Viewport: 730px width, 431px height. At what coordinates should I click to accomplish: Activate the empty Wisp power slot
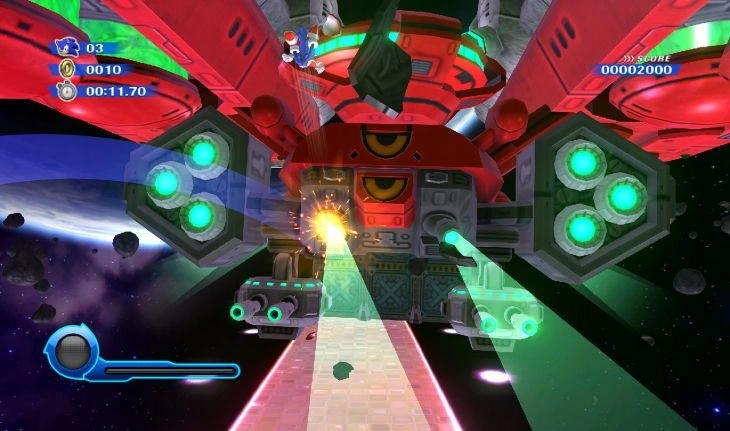point(72,352)
